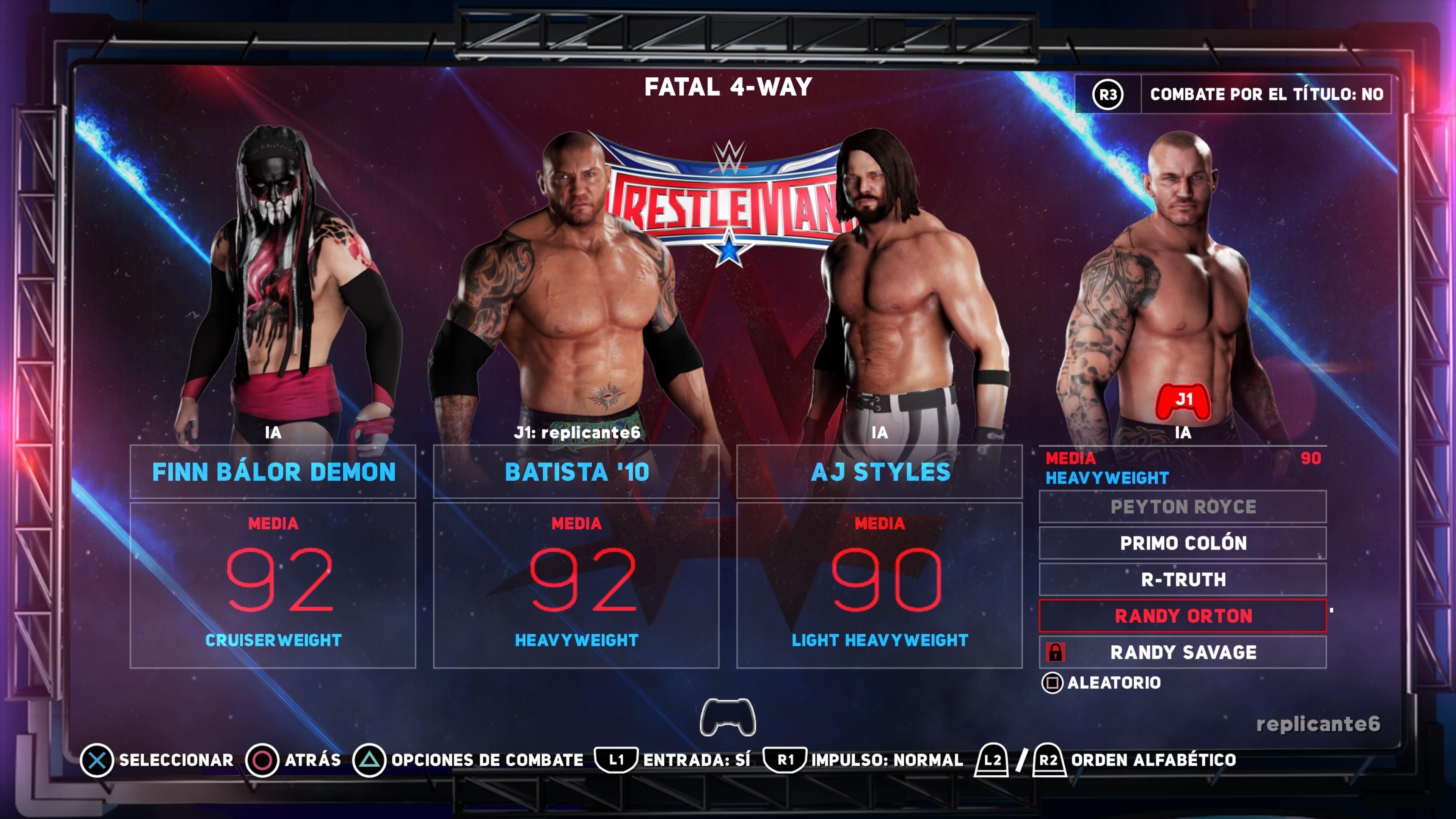Screen dimensions: 1456x819
Task: Pick R-Truth from the superstar list
Action: [1183, 579]
